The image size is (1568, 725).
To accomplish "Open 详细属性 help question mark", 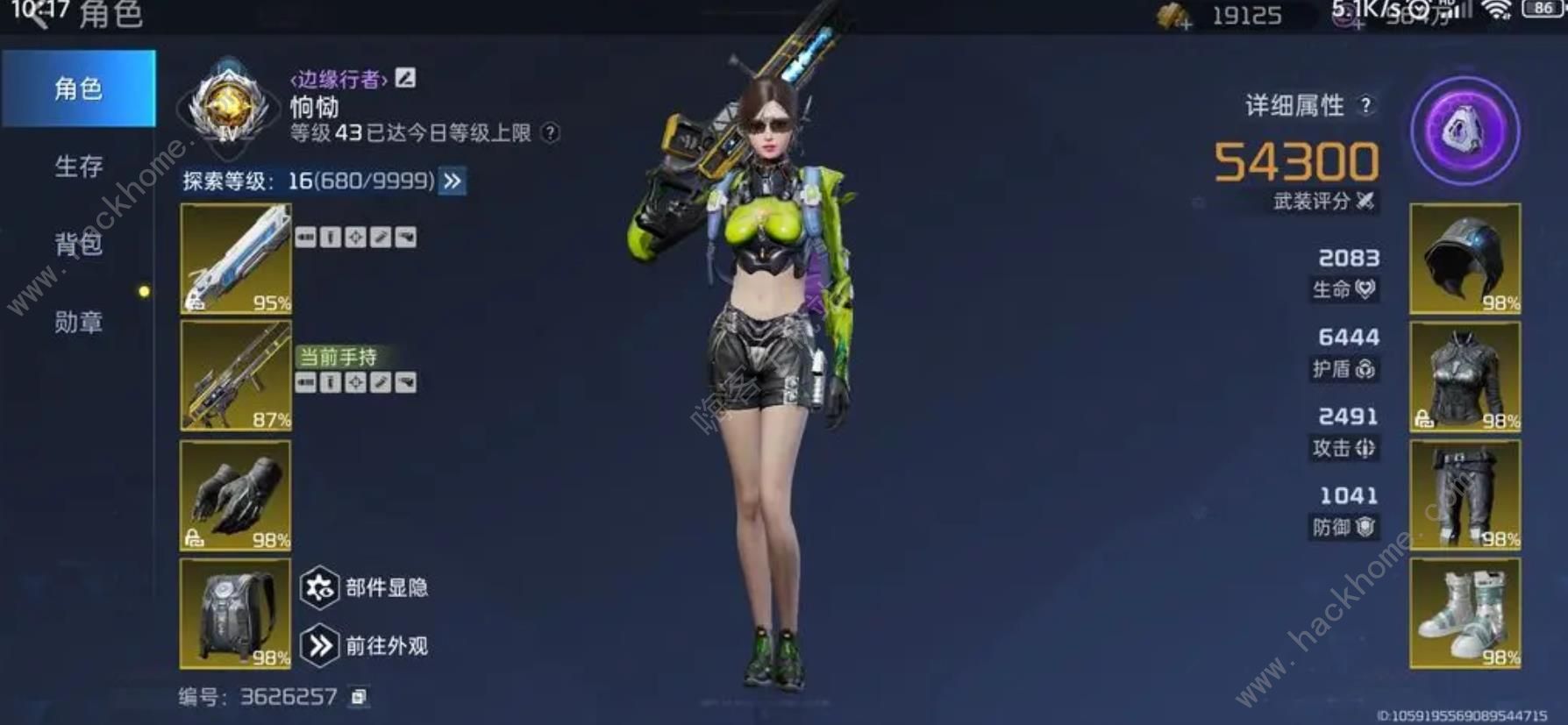I will [x=1365, y=105].
